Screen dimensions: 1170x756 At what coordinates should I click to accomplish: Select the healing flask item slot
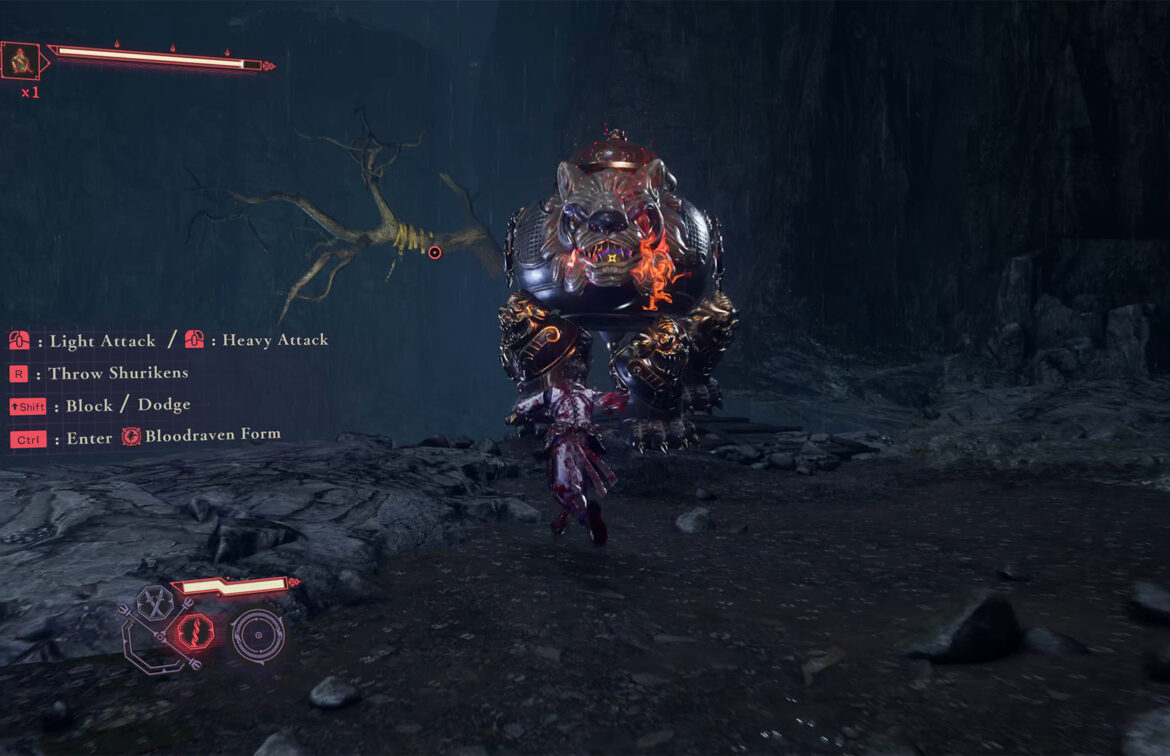pyautogui.click(x=19, y=61)
